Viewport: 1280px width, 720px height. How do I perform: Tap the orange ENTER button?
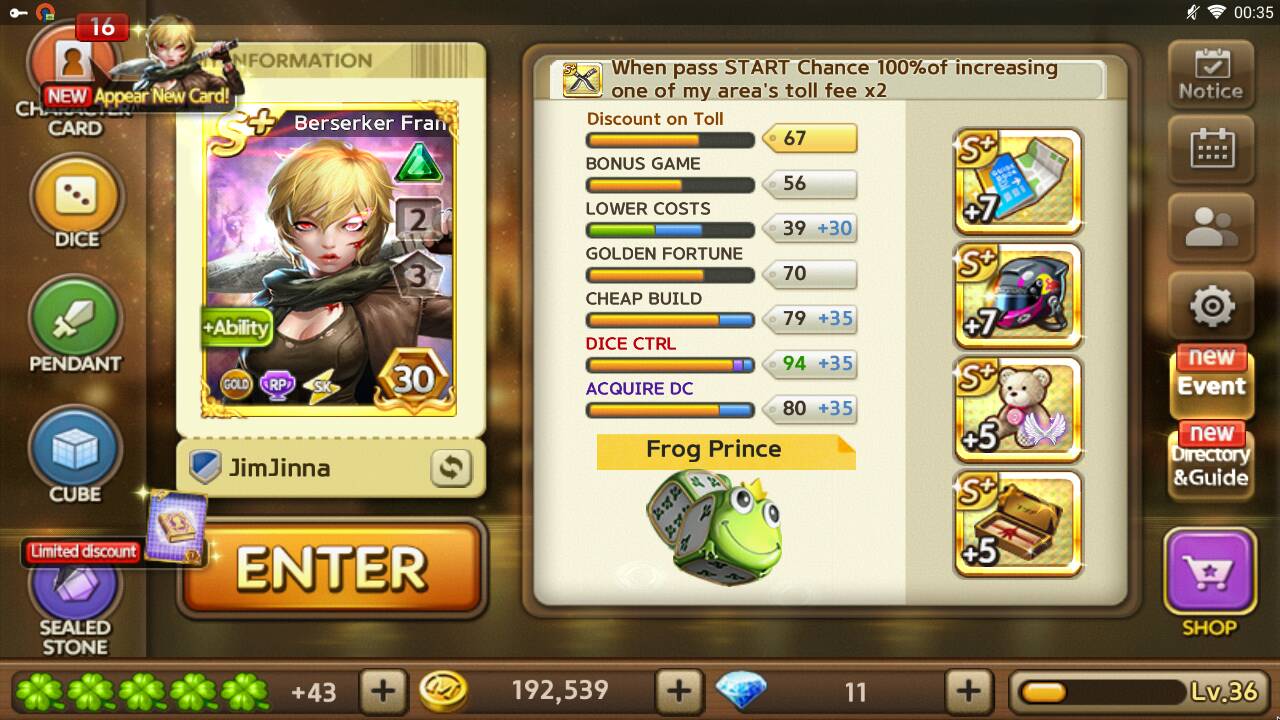click(x=331, y=568)
